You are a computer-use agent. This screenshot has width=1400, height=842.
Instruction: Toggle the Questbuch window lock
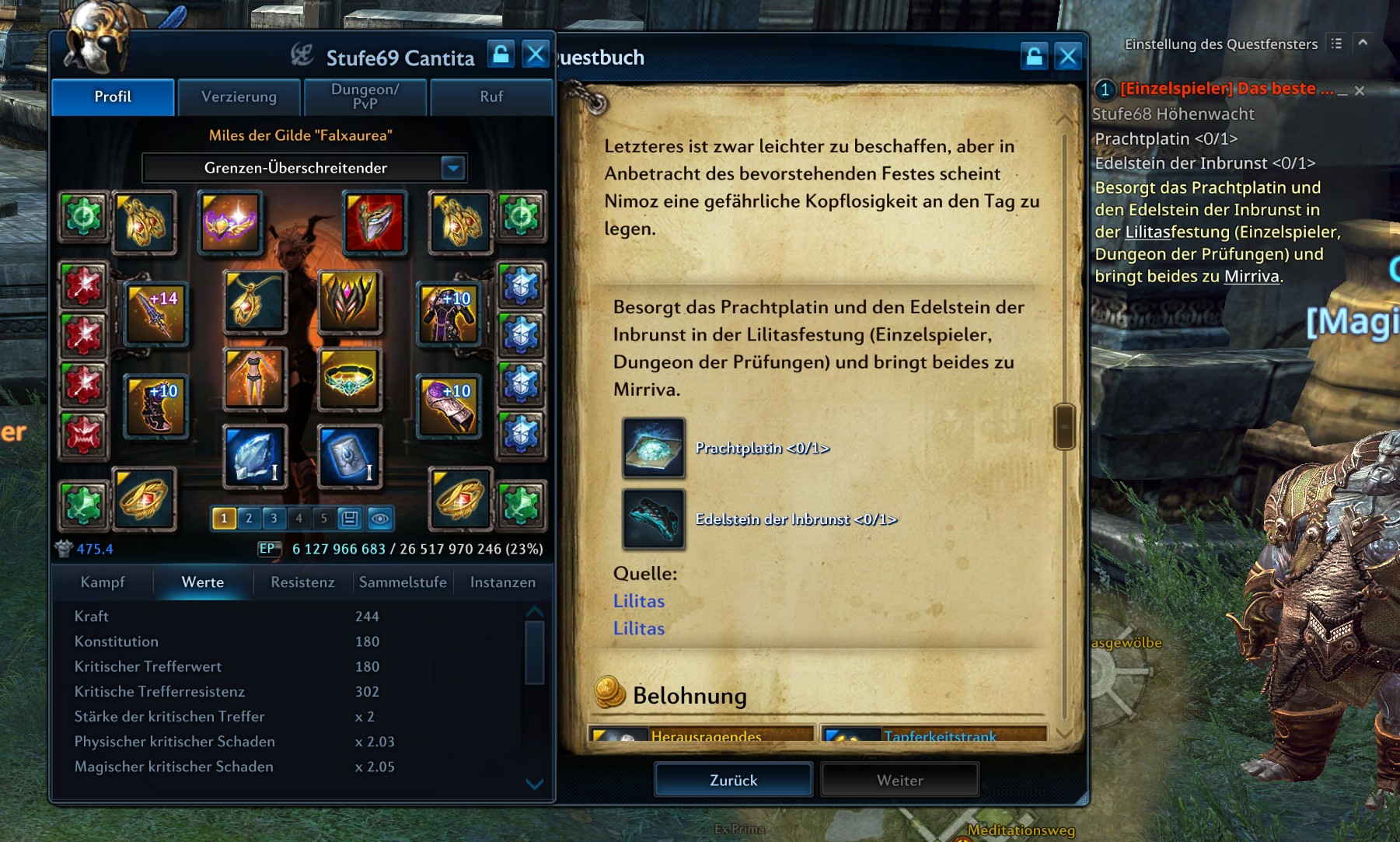(x=1034, y=56)
